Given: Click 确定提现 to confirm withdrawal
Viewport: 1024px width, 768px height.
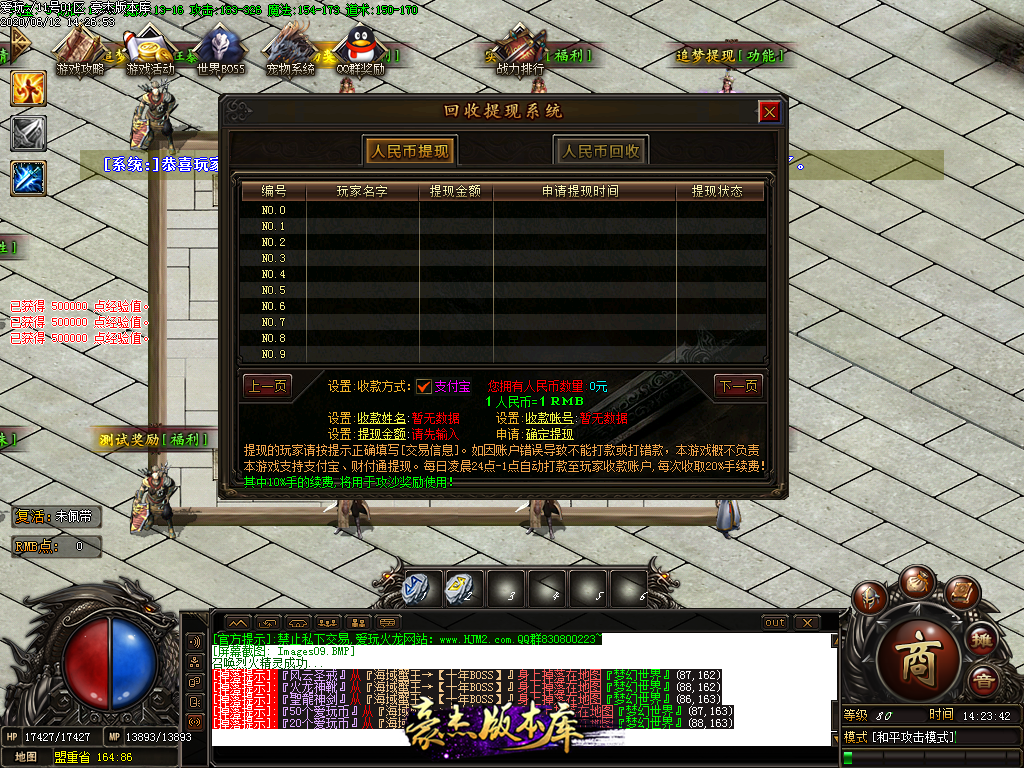Looking at the screenshot, I should tap(549, 434).
